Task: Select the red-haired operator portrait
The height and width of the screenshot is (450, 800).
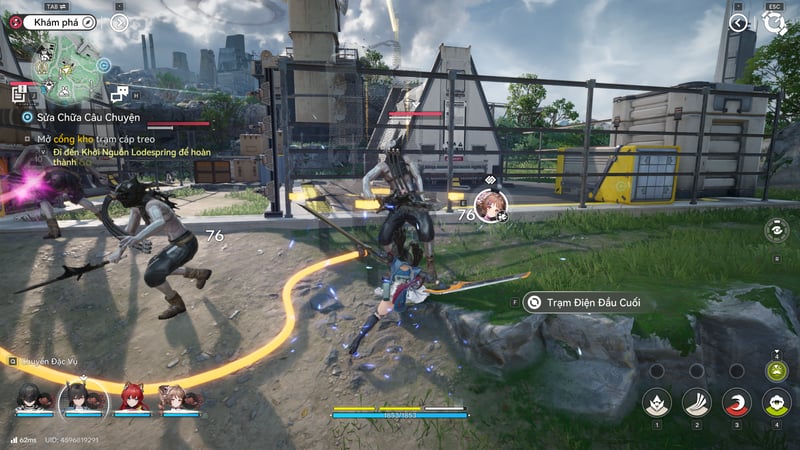Action: point(133,398)
